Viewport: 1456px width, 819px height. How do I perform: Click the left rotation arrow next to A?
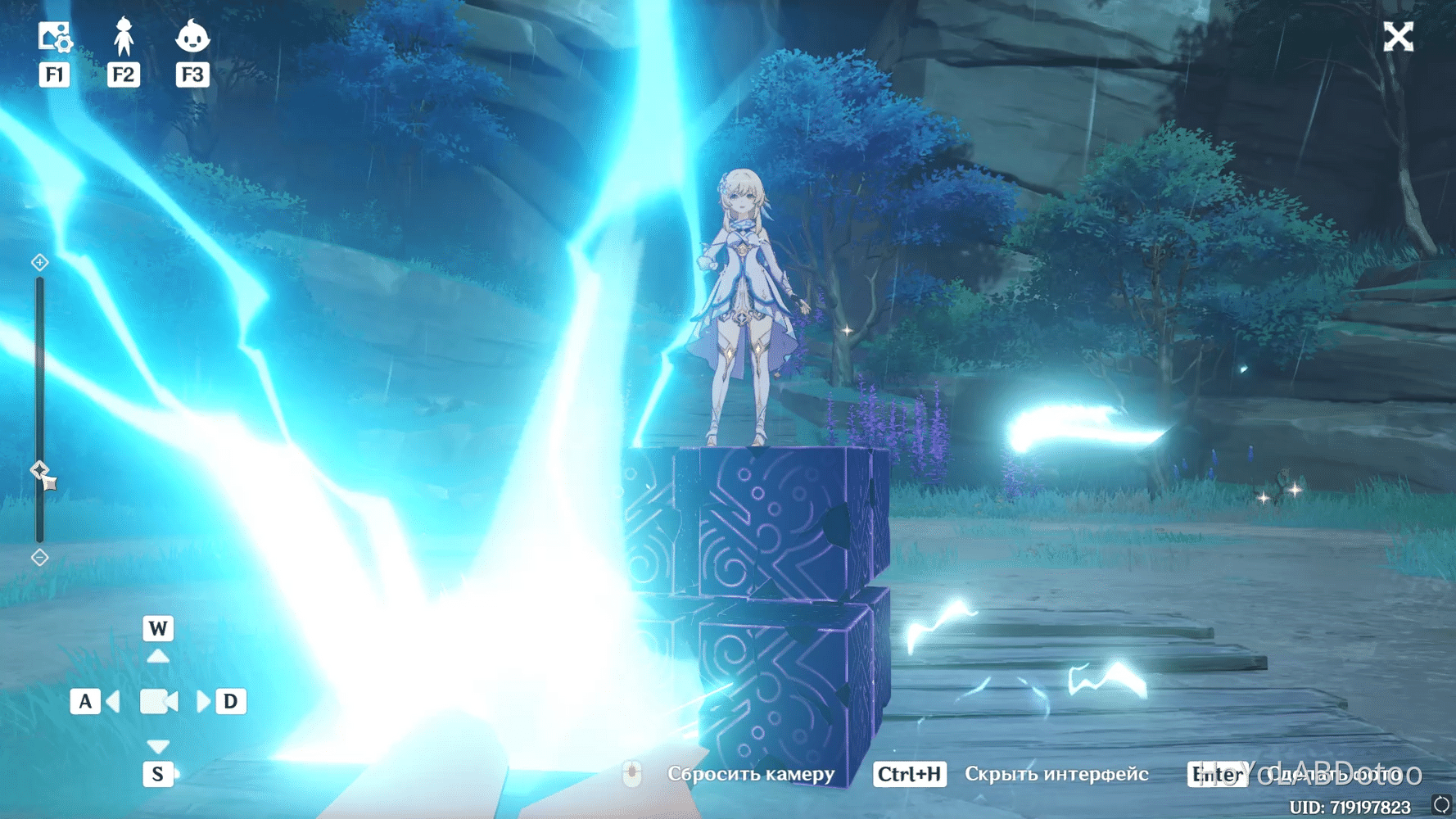[x=113, y=701]
